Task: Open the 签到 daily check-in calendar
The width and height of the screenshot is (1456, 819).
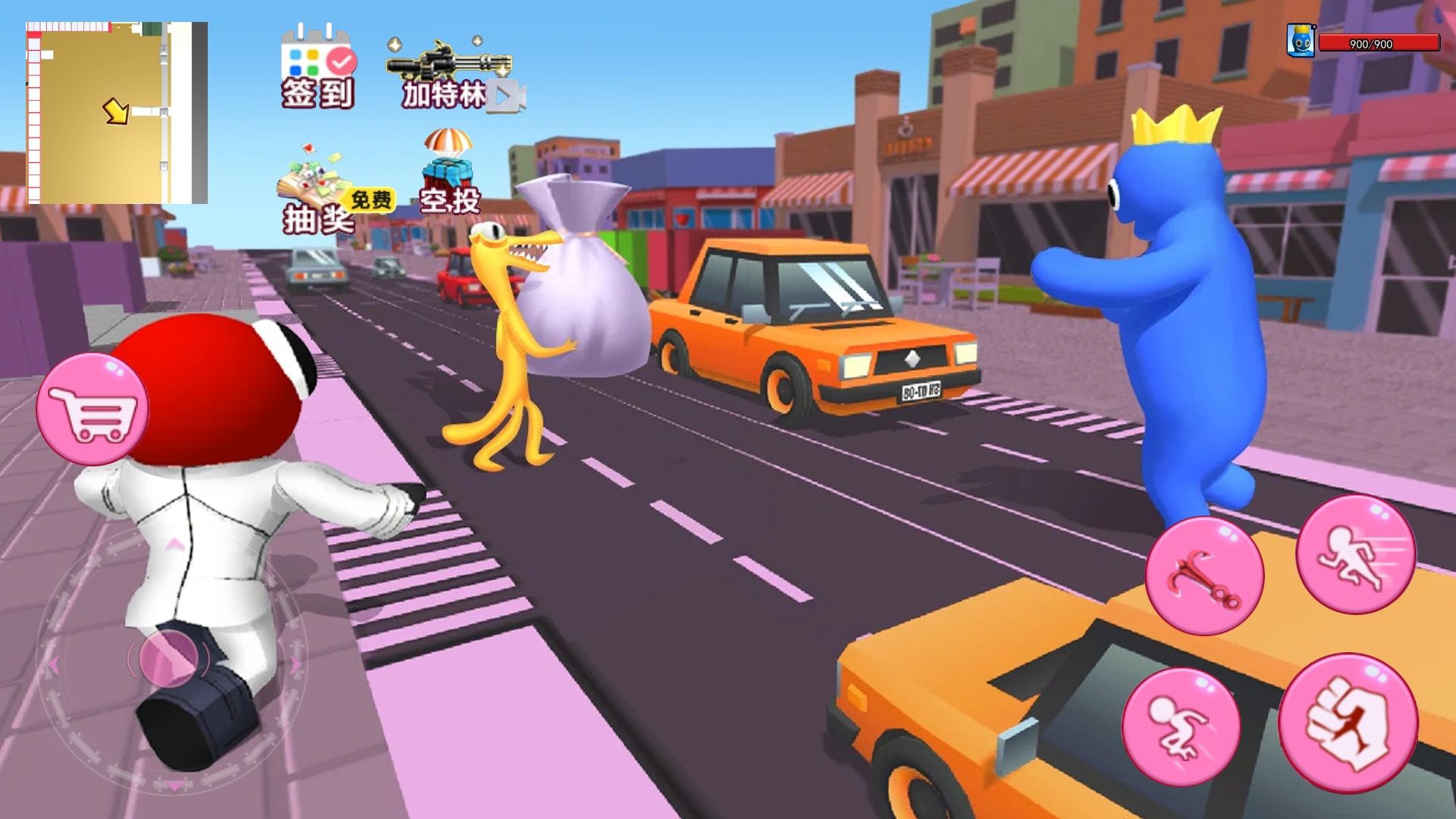Action: coord(317,67)
